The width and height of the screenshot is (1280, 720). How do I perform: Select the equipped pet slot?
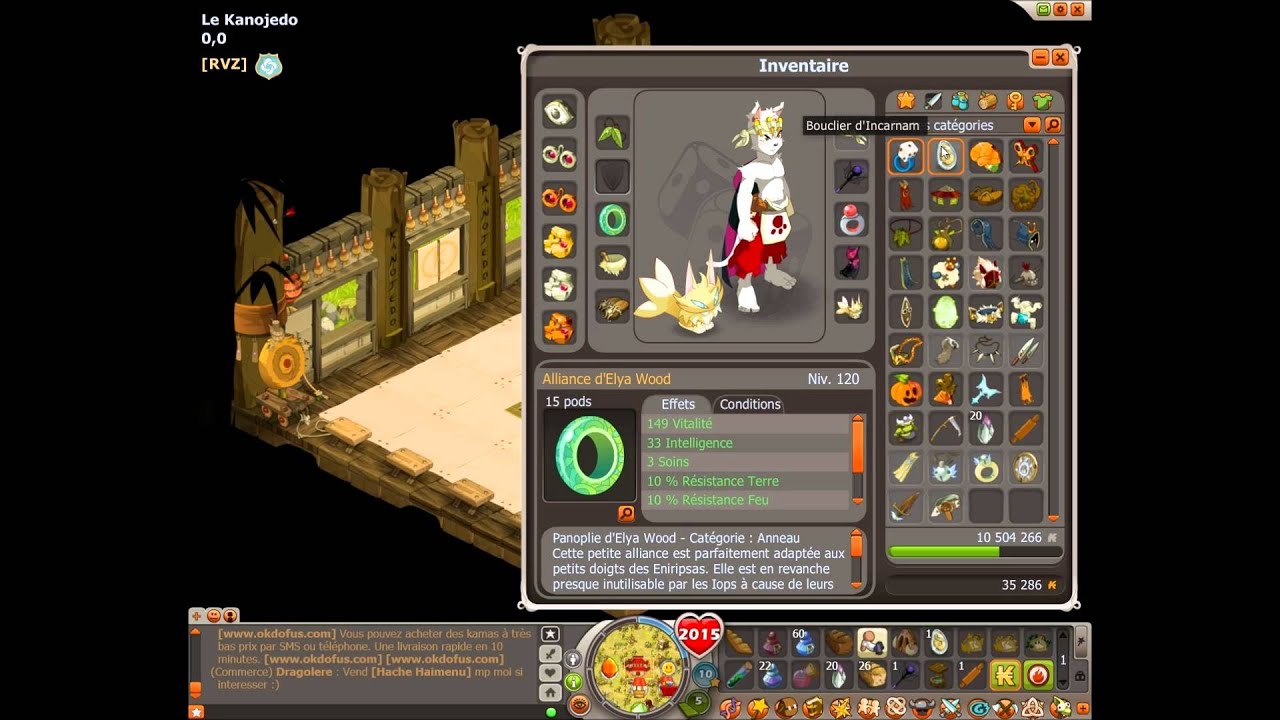pos(851,305)
